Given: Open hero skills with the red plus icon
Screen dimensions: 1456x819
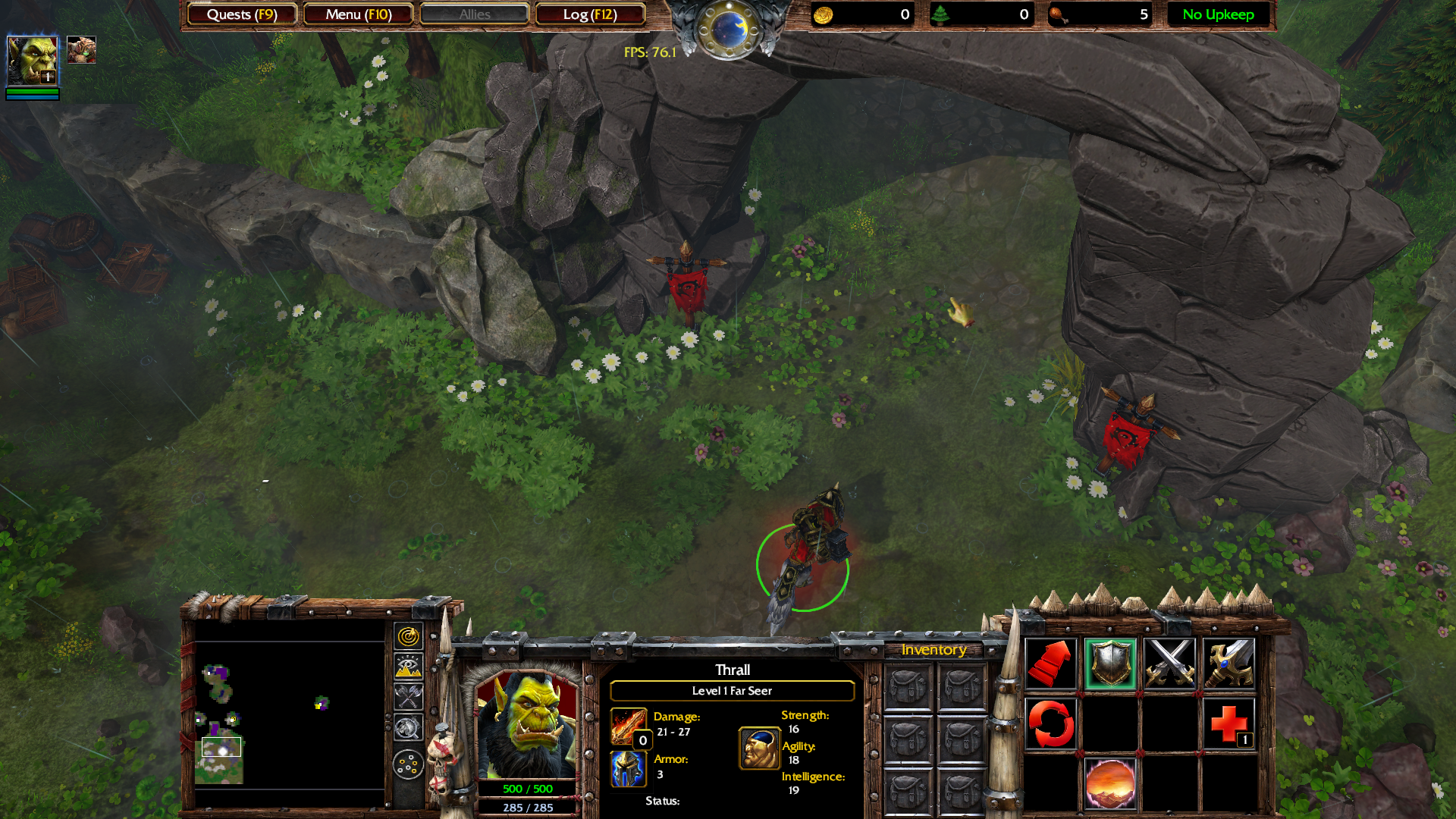Looking at the screenshot, I should coord(1228,723).
